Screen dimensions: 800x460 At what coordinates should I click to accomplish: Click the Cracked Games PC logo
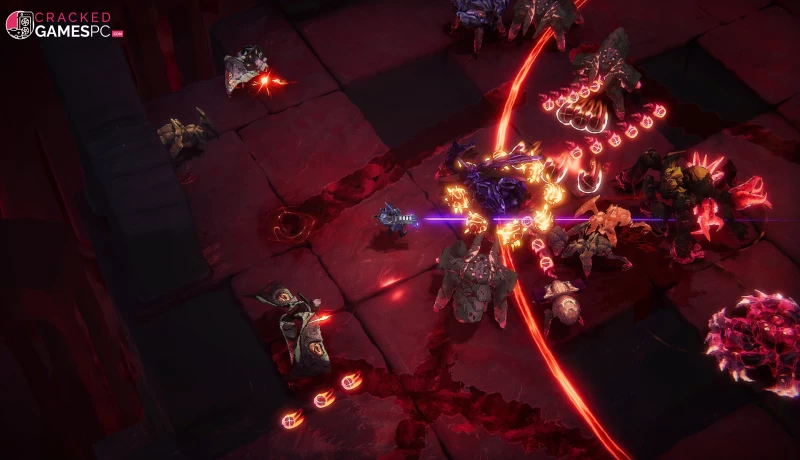64,25
